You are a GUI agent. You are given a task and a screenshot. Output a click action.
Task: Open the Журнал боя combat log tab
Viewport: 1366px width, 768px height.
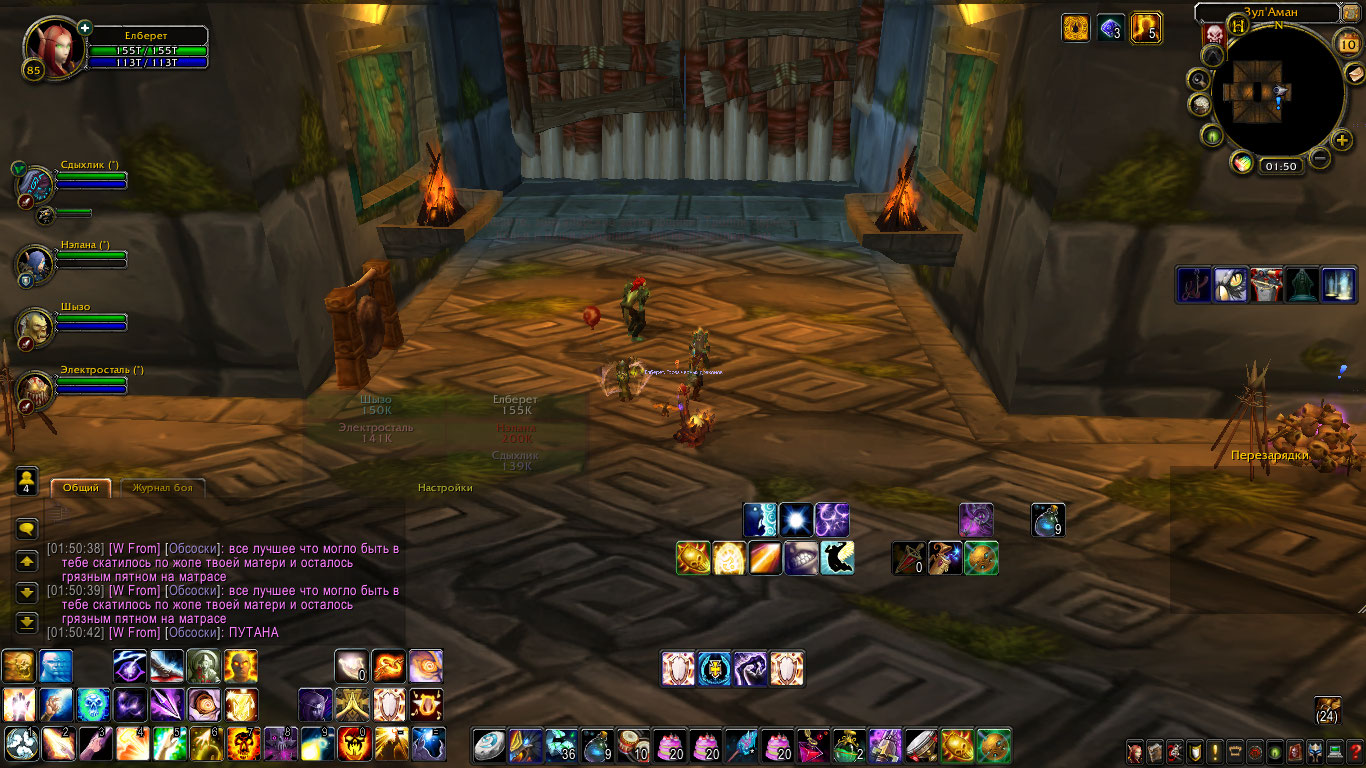[163, 488]
